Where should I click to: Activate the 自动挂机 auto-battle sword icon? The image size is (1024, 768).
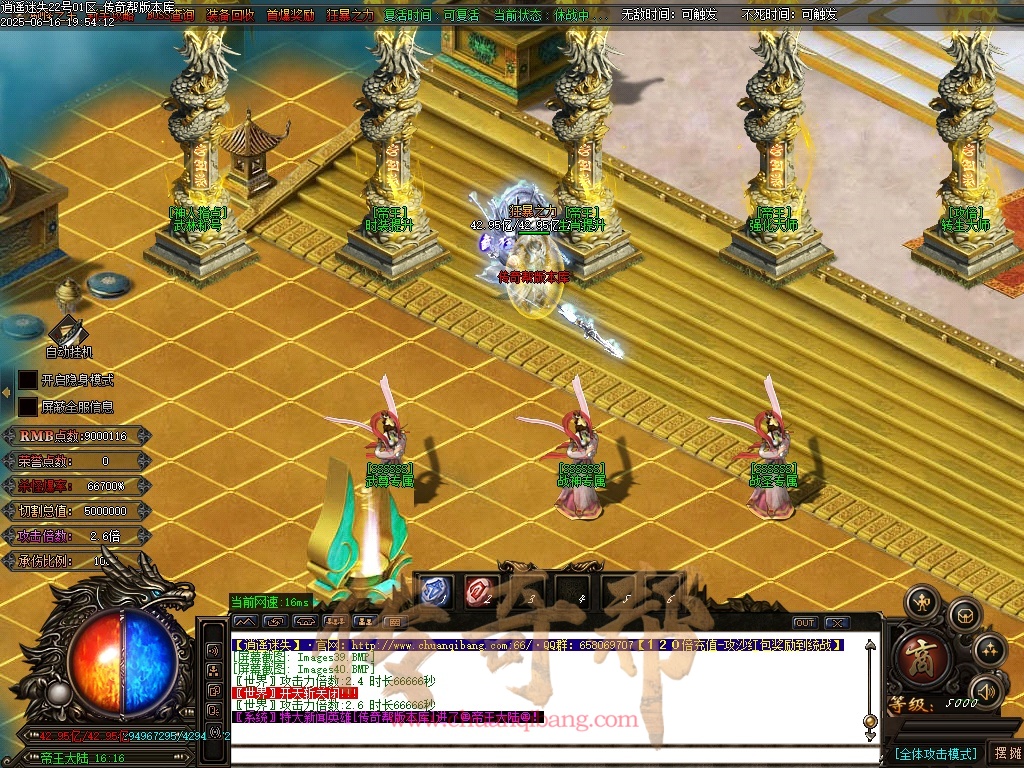(x=68, y=331)
